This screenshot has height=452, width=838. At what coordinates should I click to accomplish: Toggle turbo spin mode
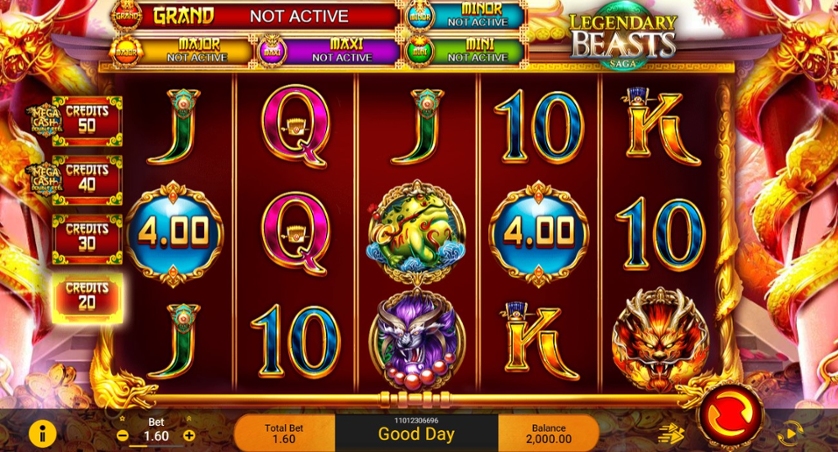[670, 432]
